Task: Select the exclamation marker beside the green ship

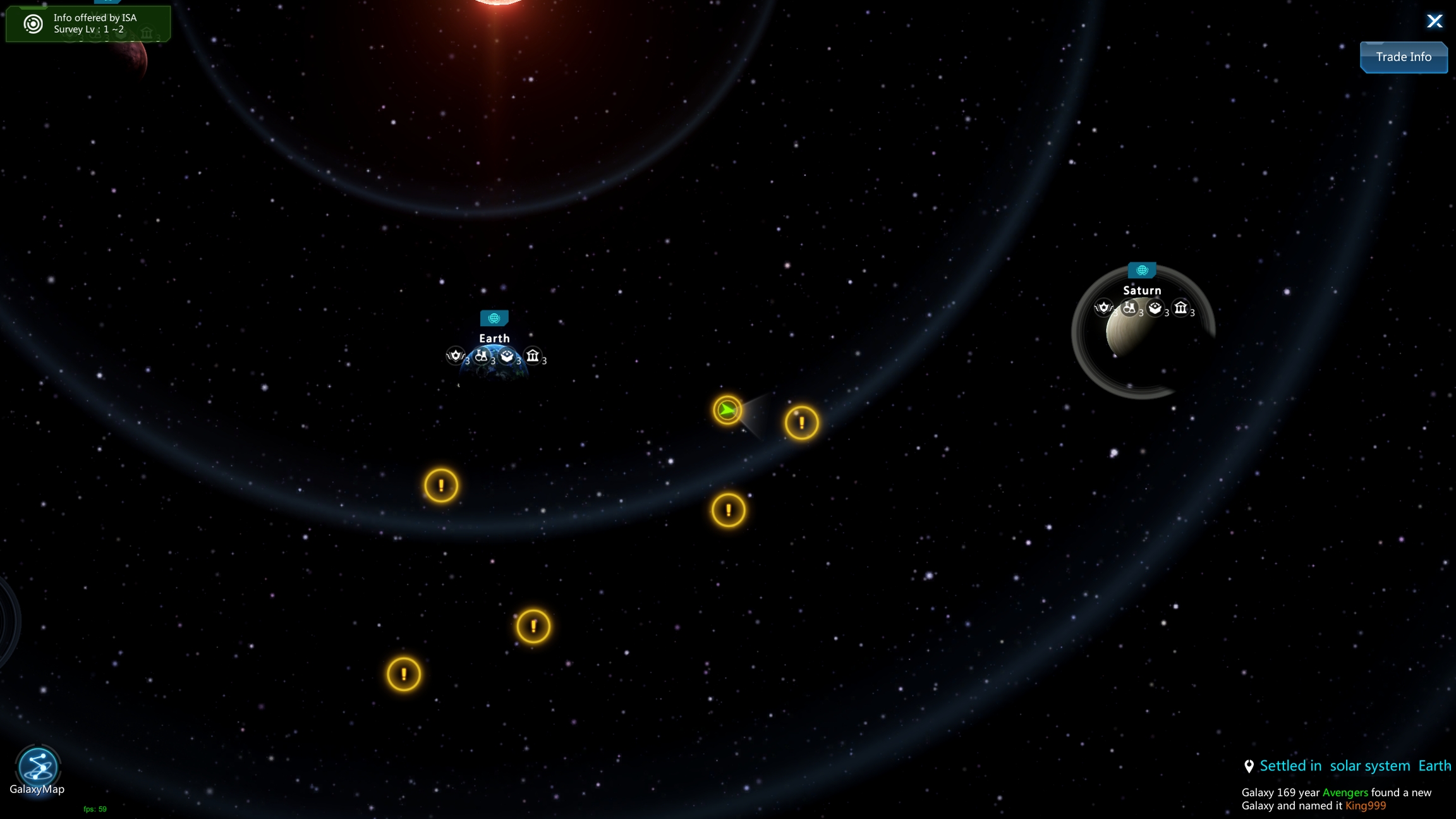Action: click(x=801, y=423)
